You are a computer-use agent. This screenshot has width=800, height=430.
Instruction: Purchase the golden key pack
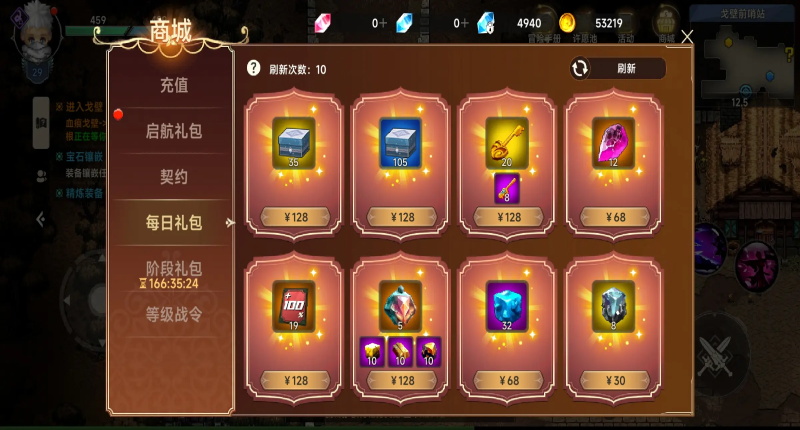tap(508, 216)
